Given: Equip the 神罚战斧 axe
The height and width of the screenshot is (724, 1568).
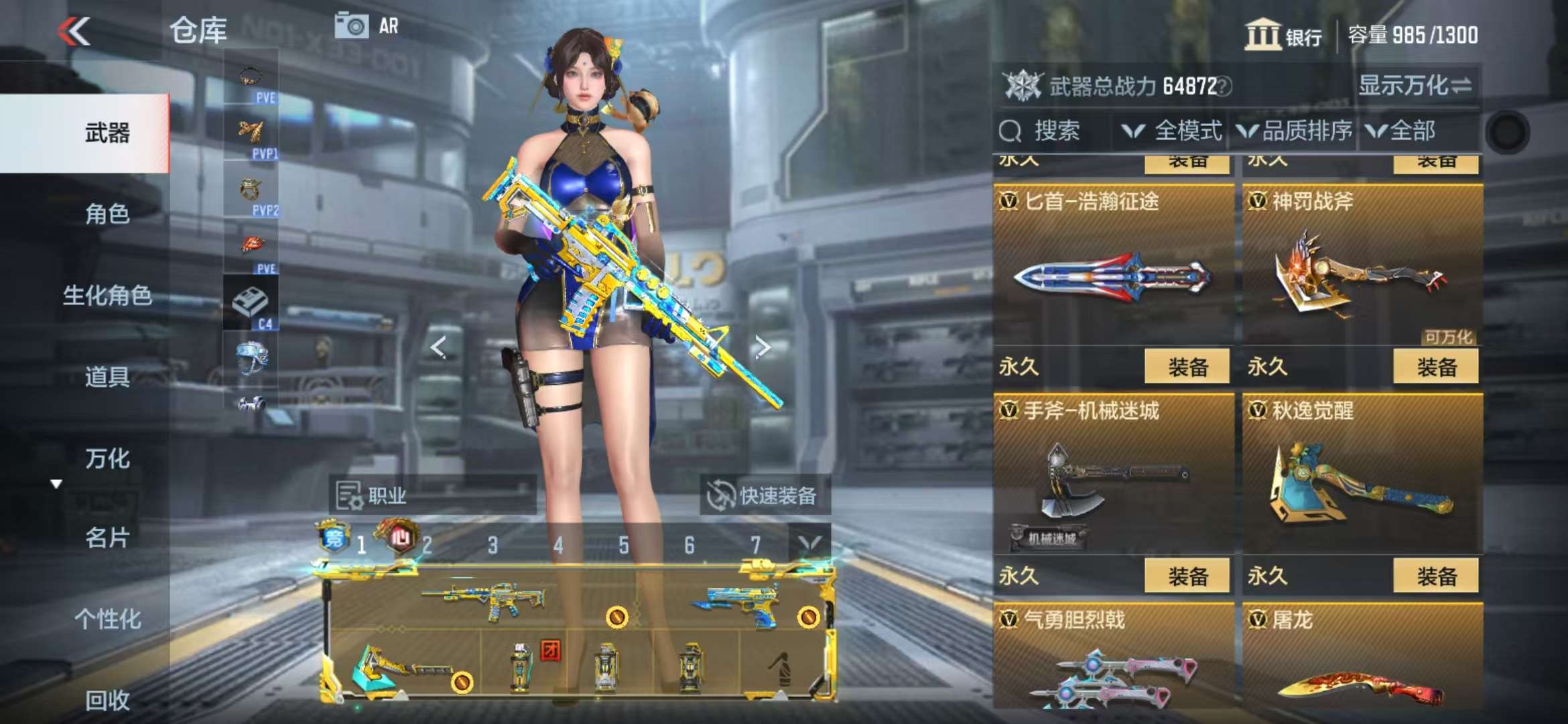Looking at the screenshot, I should pyautogui.click(x=1435, y=367).
